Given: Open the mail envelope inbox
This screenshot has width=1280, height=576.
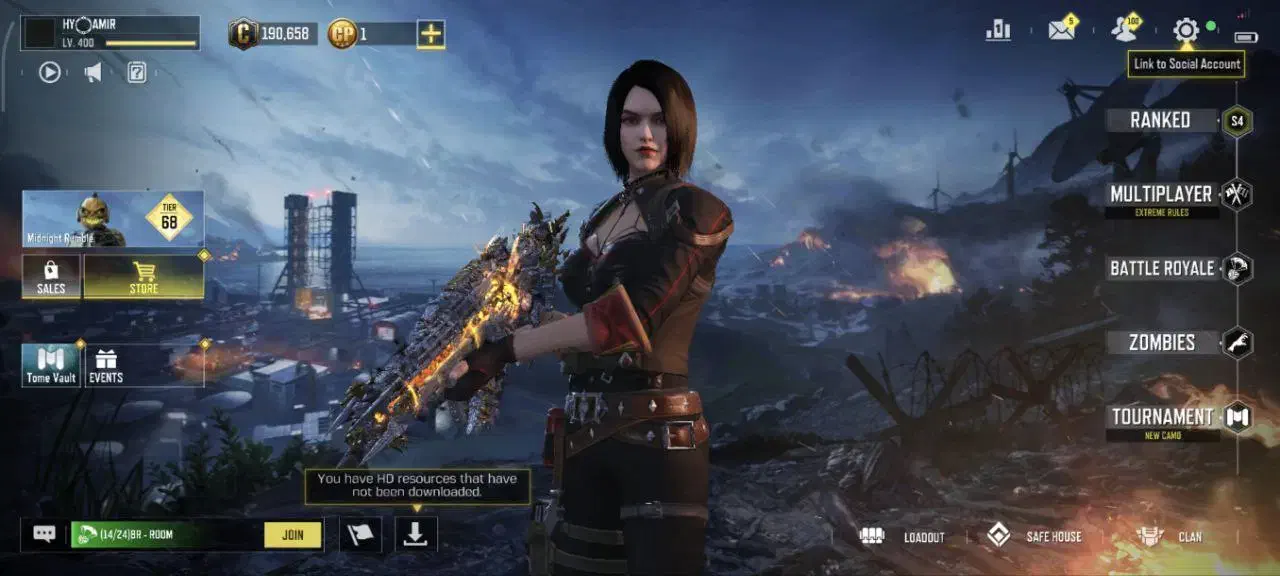Looking at the screenshot, I should pos(1061,30).
